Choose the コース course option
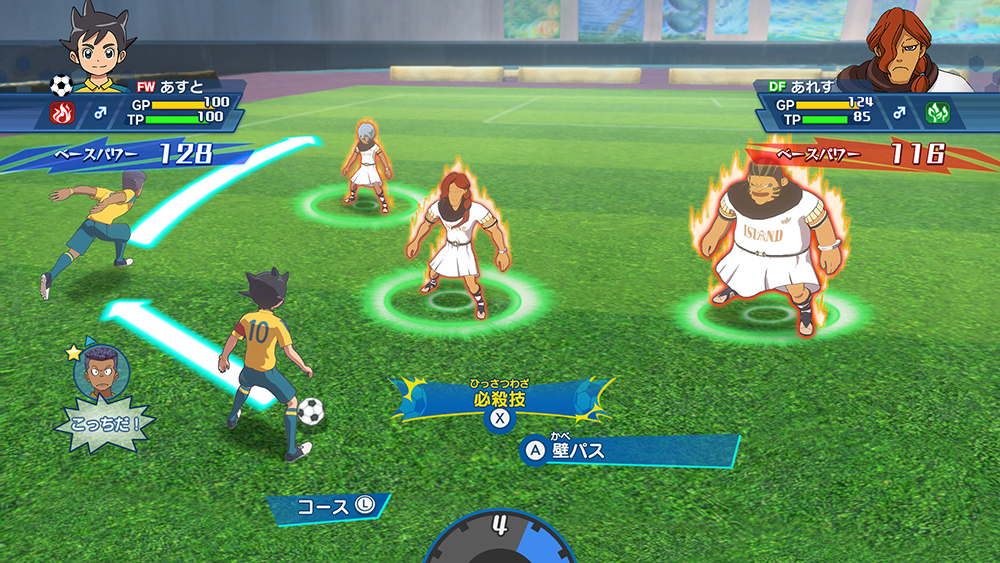Viewport: 1000px width, 563px height. tap(331, 507)
